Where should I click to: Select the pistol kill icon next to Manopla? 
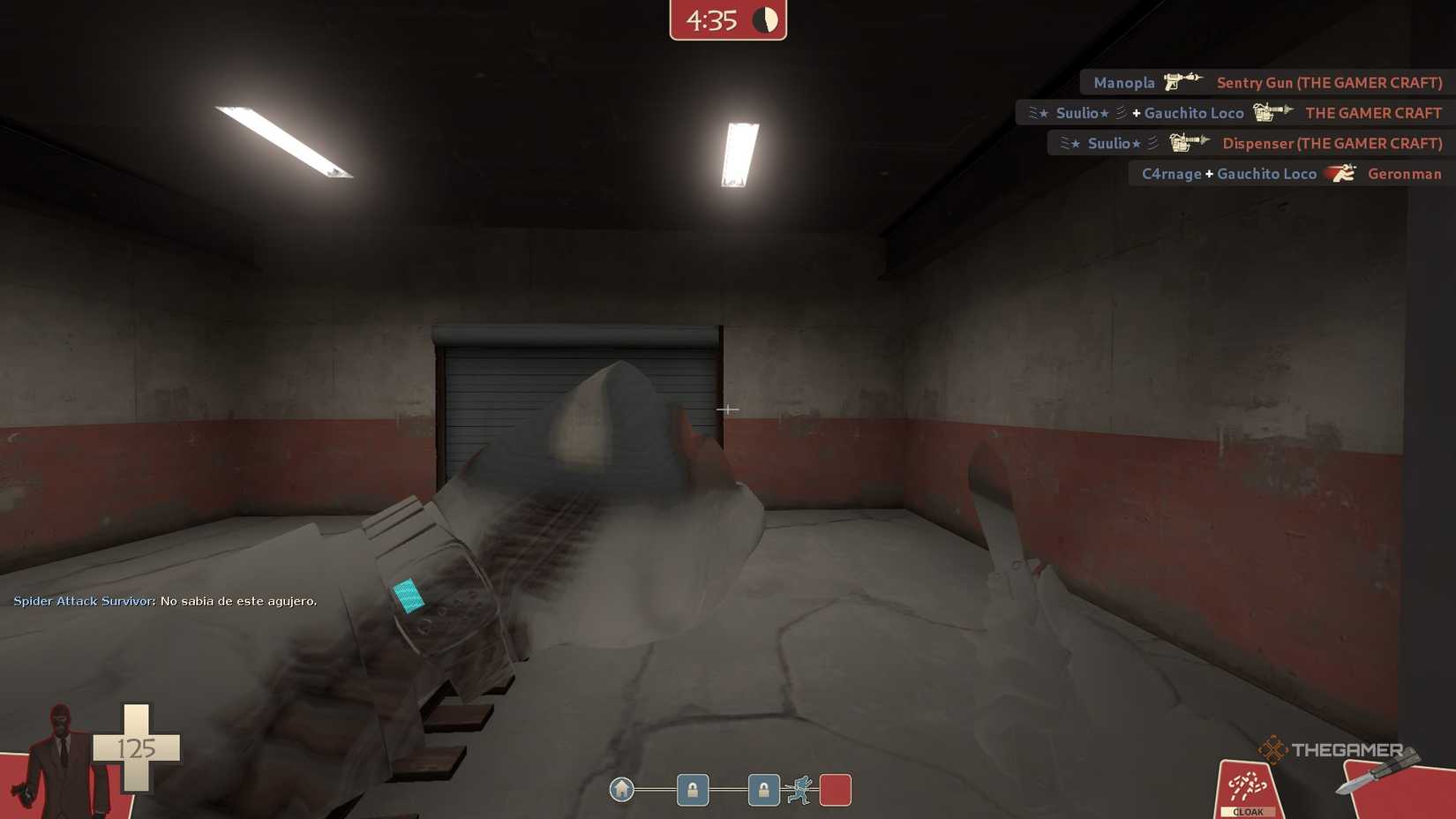(x=1181, y=82)
